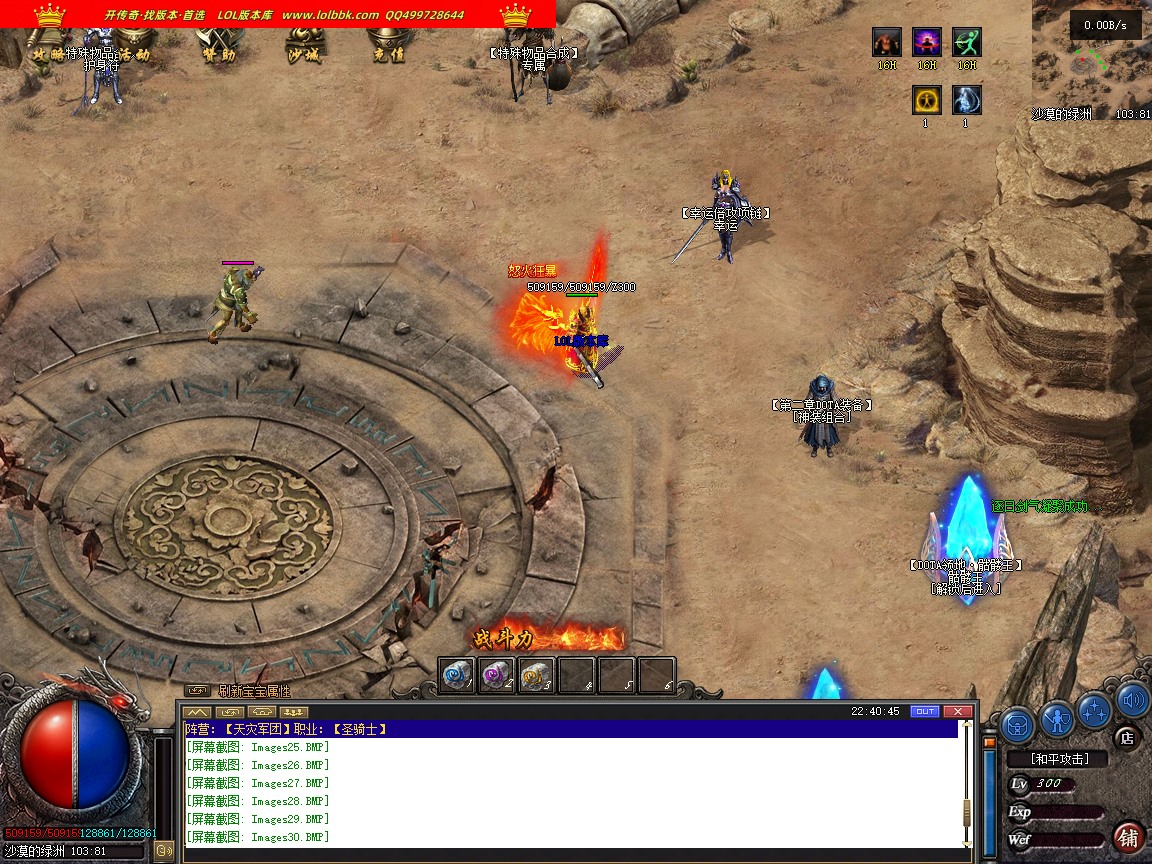Image resolution: width=1152 pixels, height=864 pixels.
Task: Open the character sheet warrior icon
Action: click(1056, 717)
